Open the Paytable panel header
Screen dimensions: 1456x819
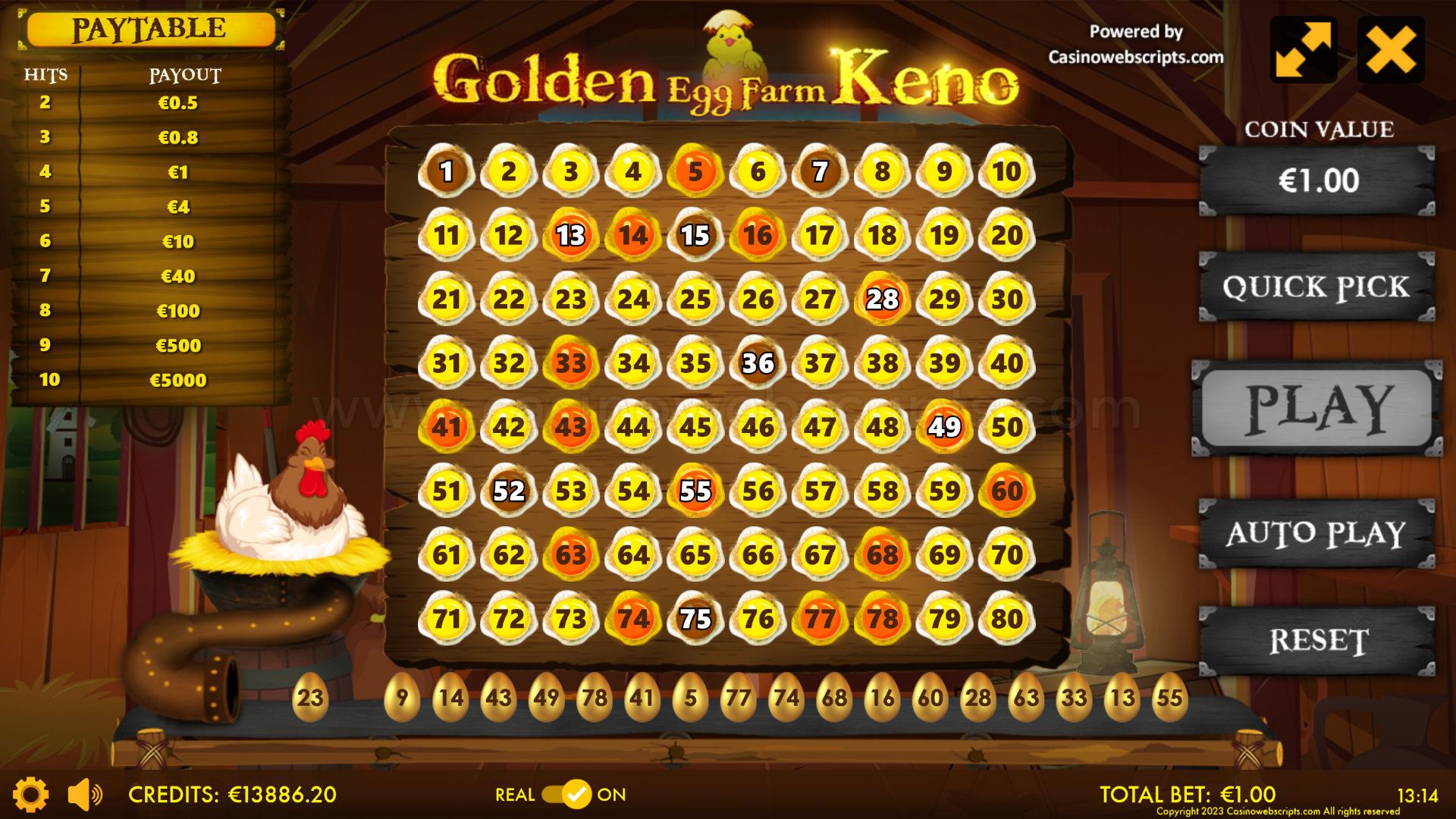pos(149,30)
